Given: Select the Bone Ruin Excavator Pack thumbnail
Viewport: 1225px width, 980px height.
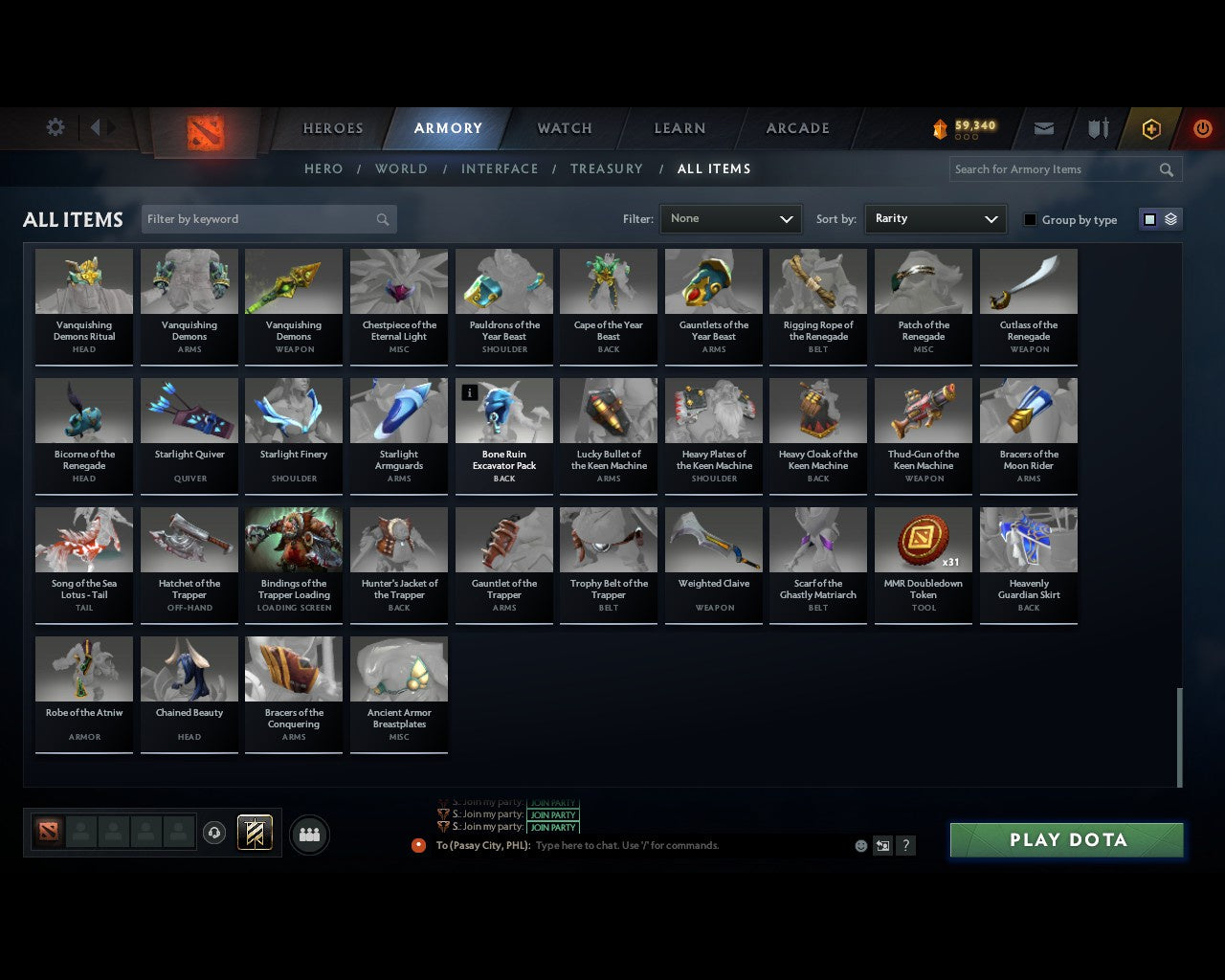Looking at the screenshot, I should coord(504,410).
